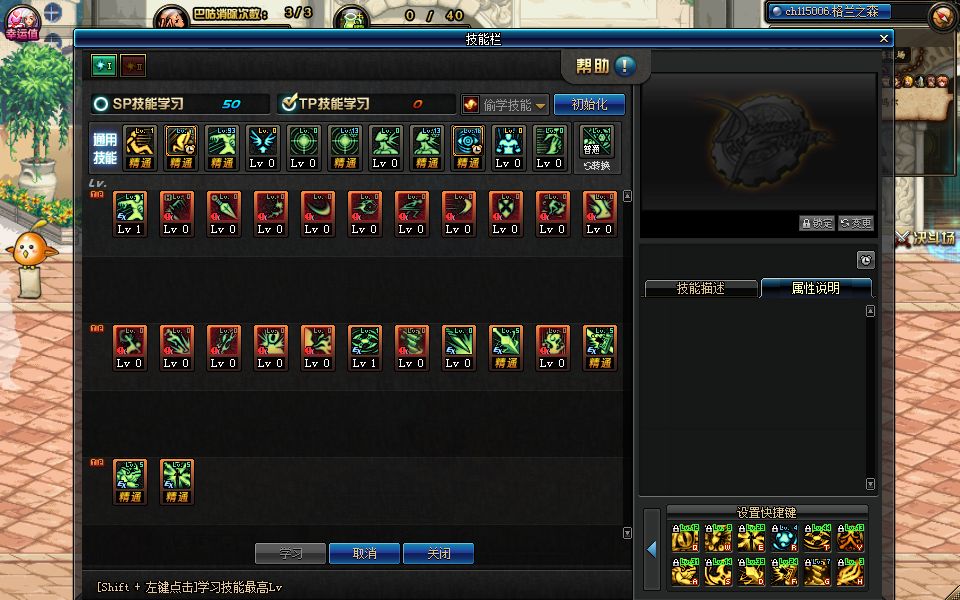Image resolution: width=960 pixels, height=600 pixels.
Task: Click the 转换 skill swap icon
Action: click(597, 149)
